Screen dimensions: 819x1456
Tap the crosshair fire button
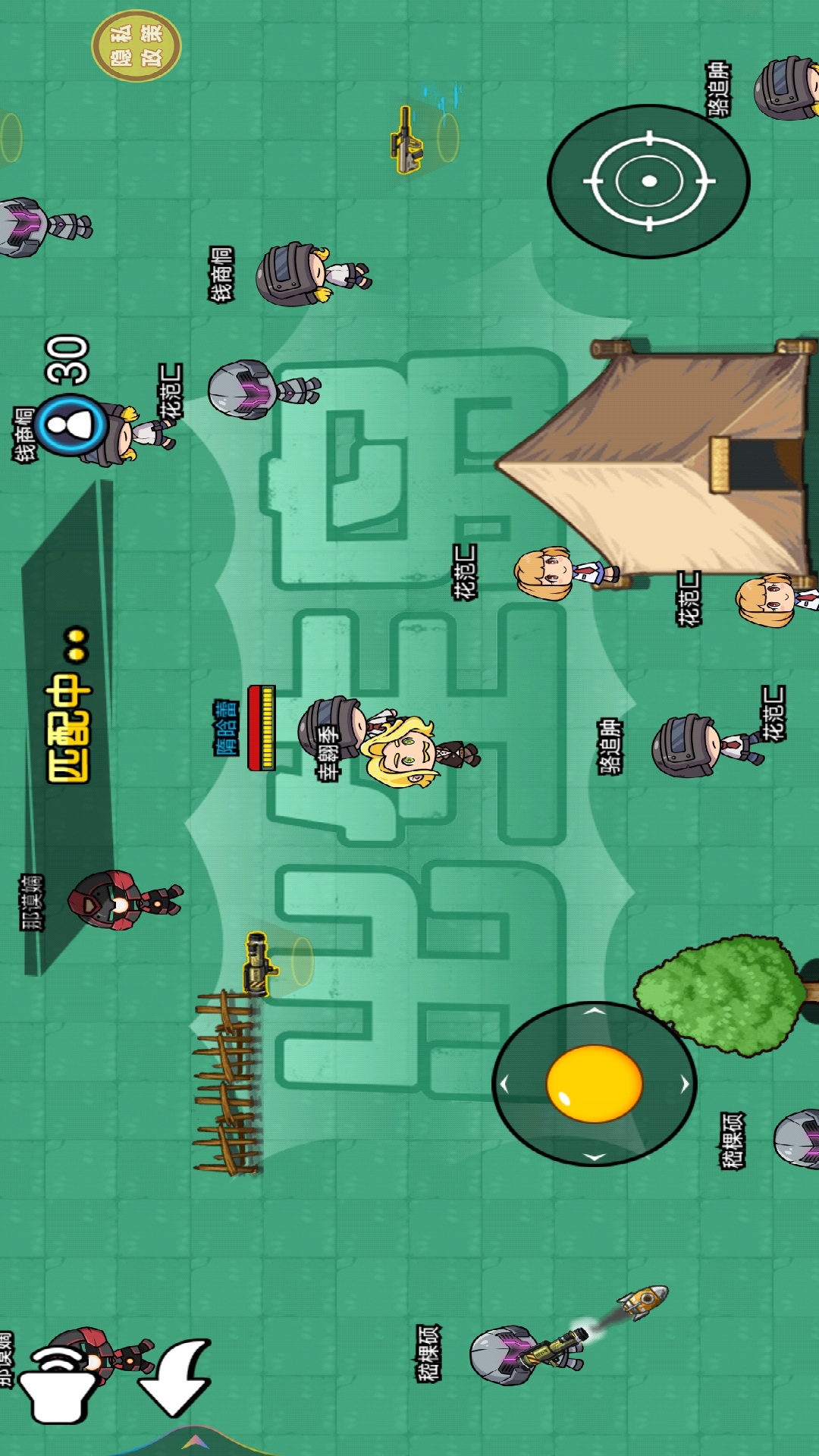tap(648, 181)
